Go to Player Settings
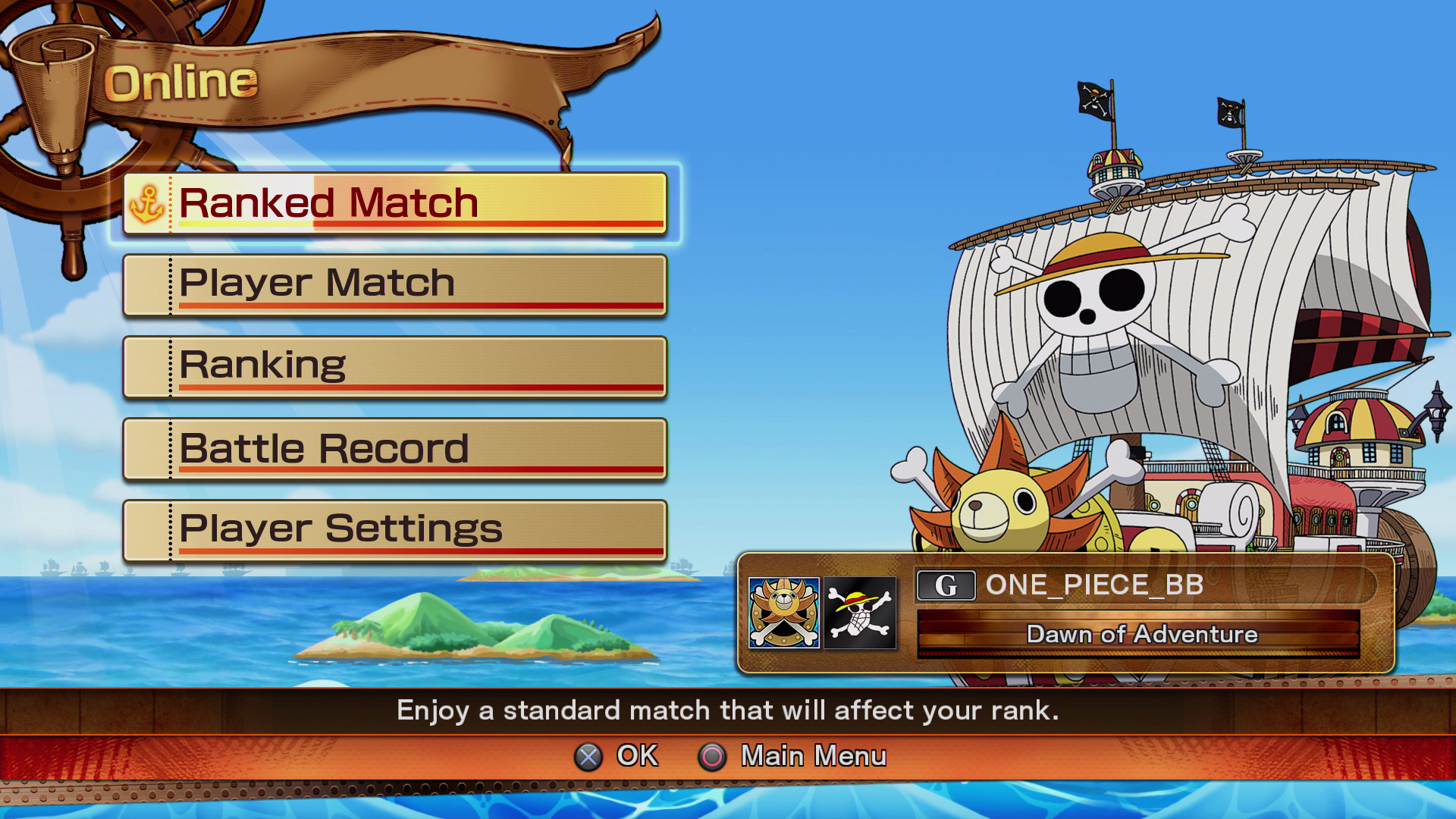Image resolution: width=1456 pixels, height=819 pixels. tap(394, 530)
